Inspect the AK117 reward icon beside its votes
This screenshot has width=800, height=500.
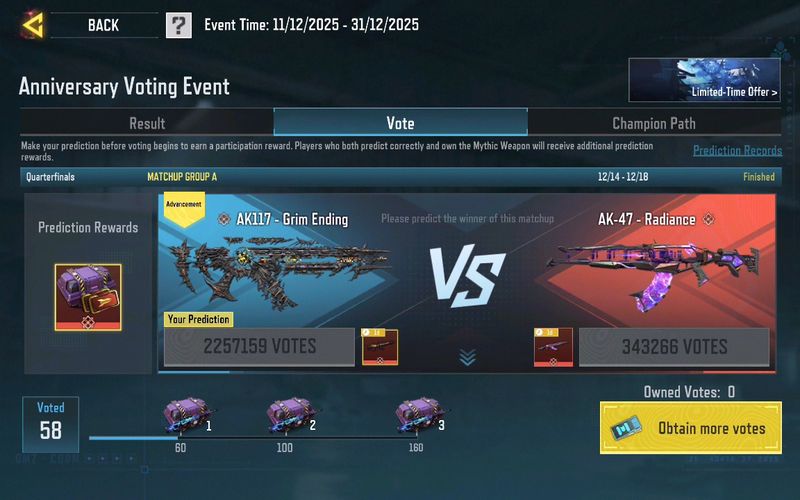click(x=380, y=347)
